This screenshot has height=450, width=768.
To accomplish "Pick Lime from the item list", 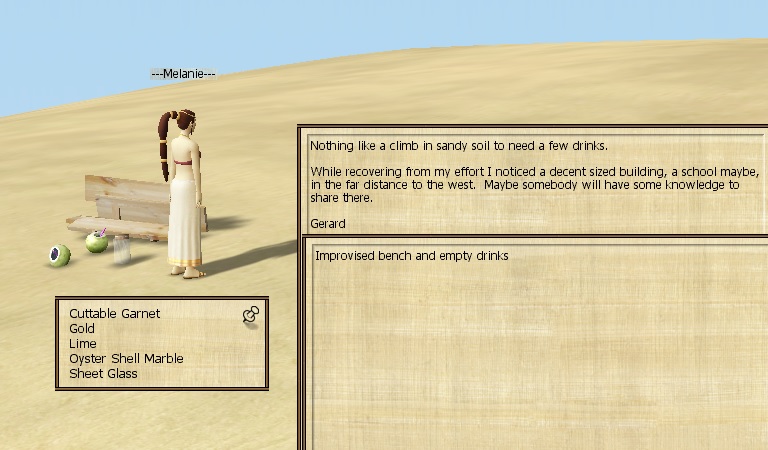I will click(83, 343).
